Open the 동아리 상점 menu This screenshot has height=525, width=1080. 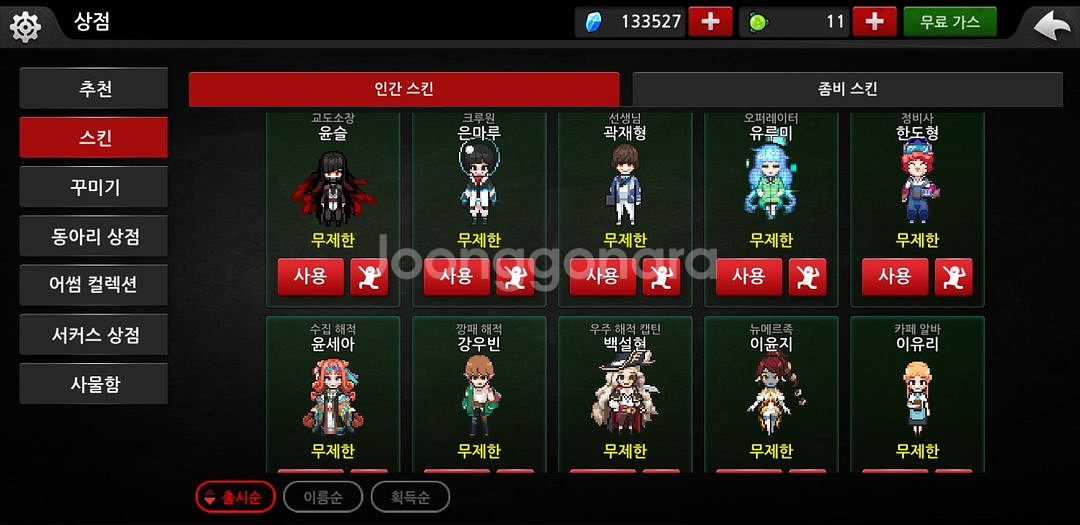pyautogui.click(x=94, y=236)
